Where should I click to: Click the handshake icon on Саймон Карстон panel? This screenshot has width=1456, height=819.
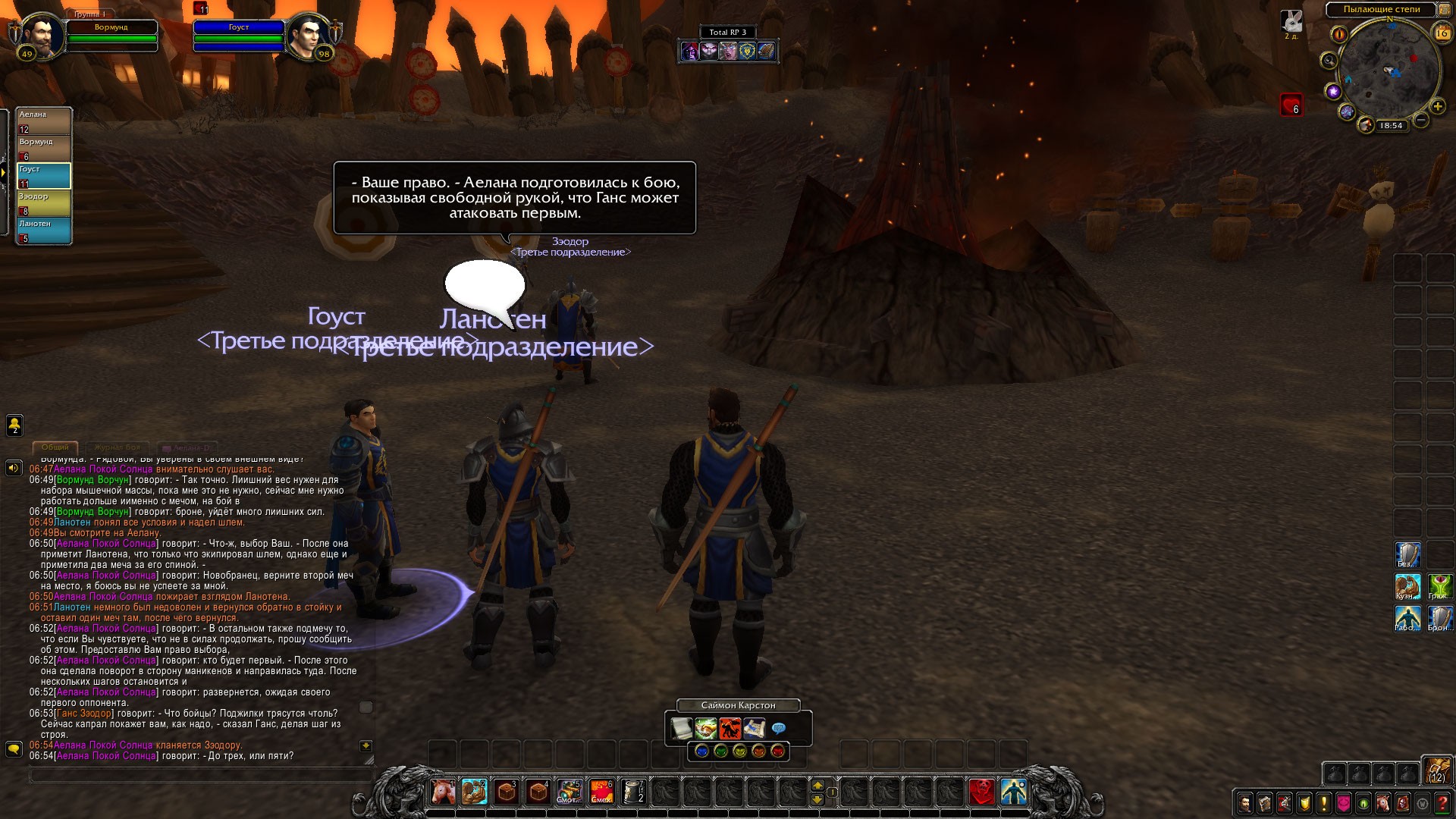[x=705, y=729]
